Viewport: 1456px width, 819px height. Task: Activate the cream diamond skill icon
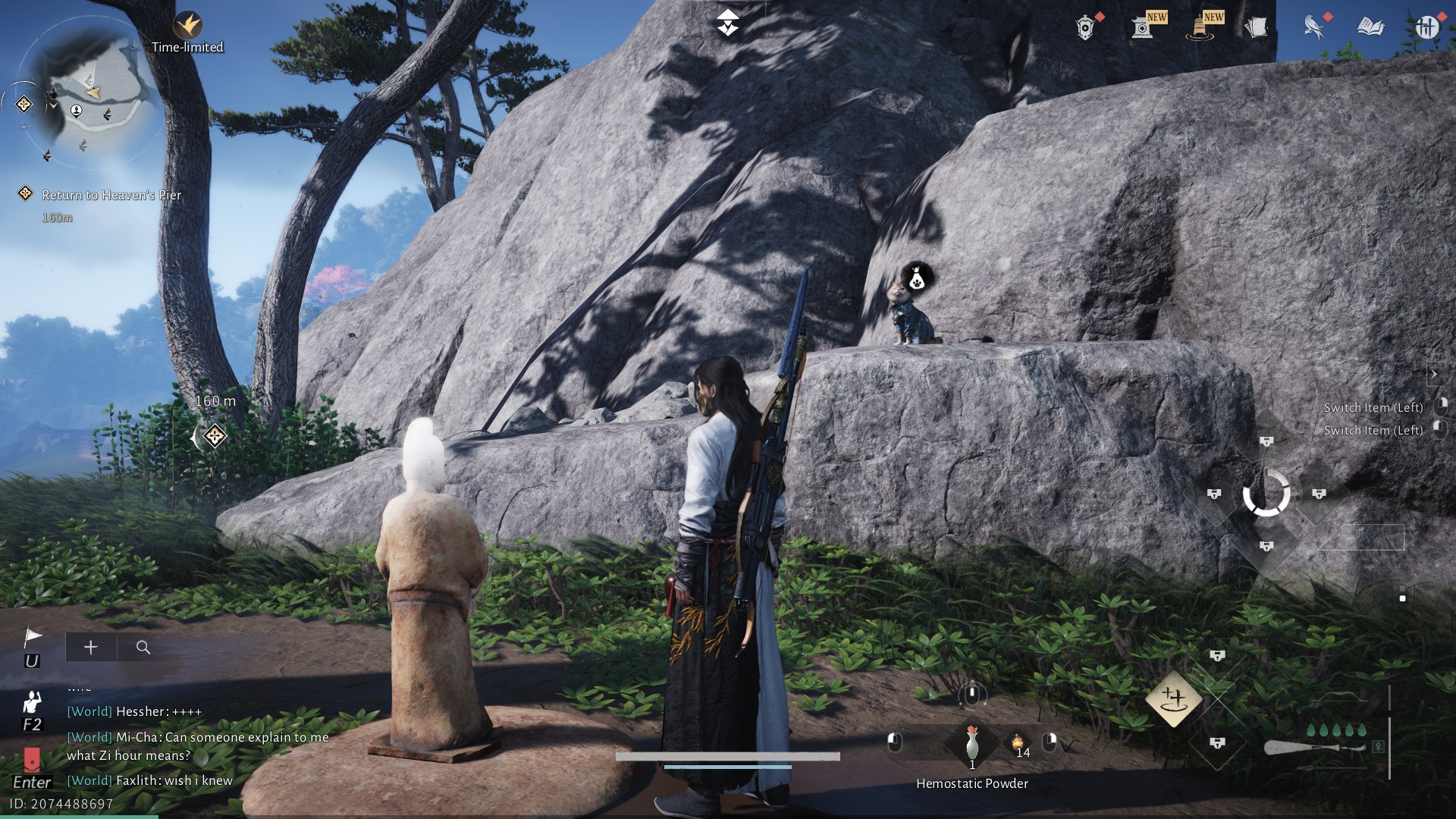pyautogui.click(x=1173, y=698)
